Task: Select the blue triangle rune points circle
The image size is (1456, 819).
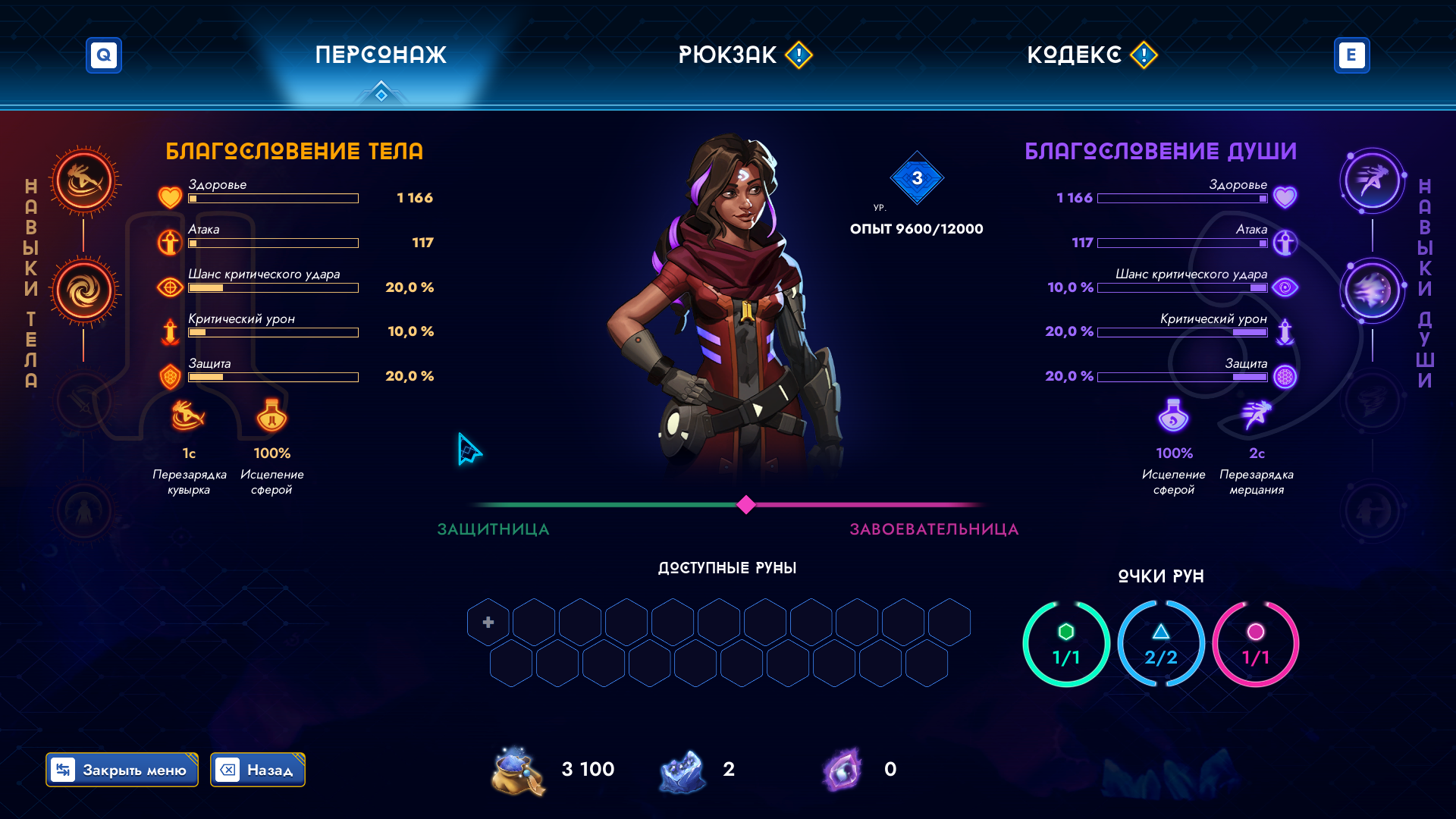Action: (1161, 644)
